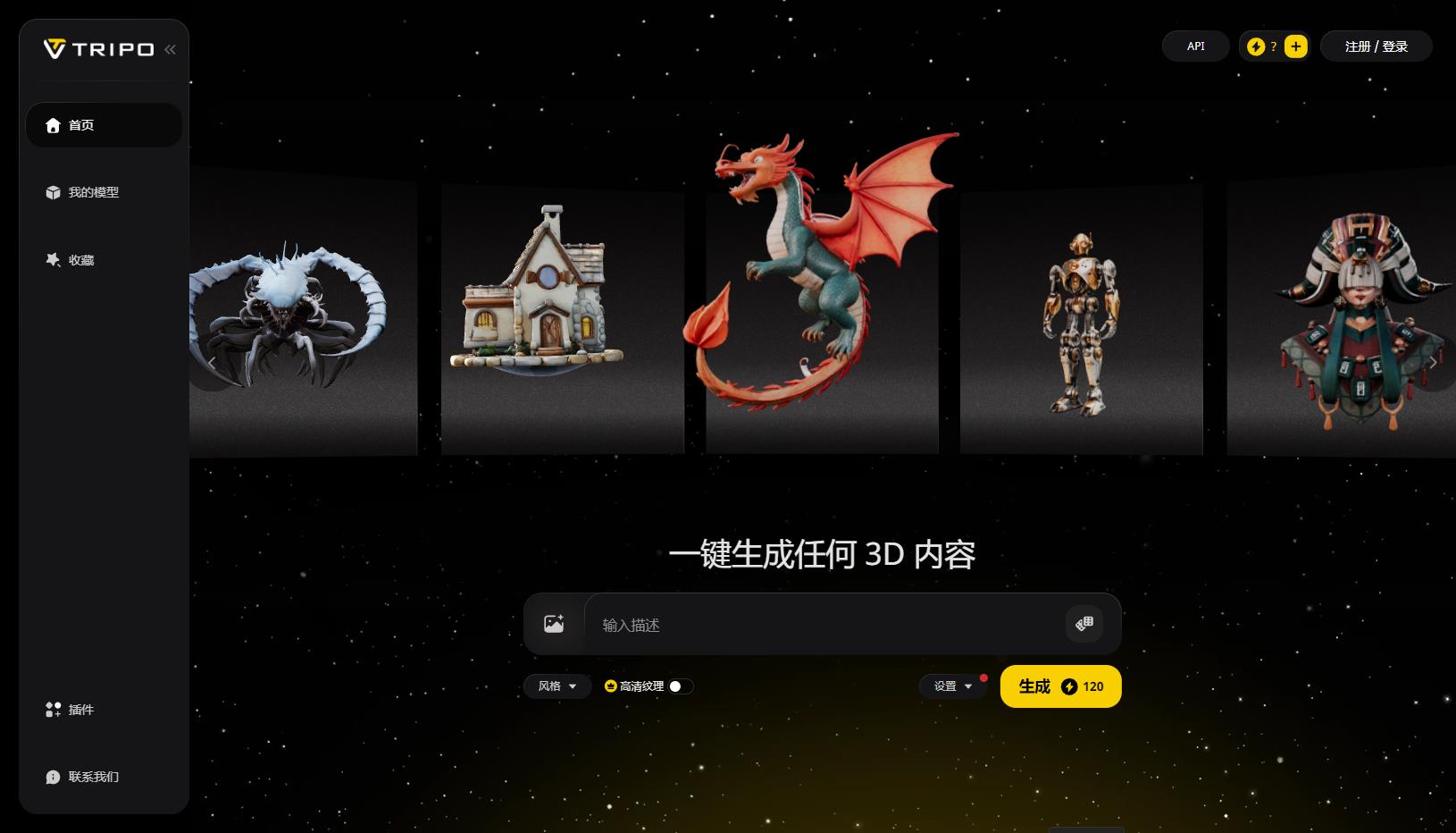
Task: Click the question mark help icon
Action: [x=1274, y=46]
